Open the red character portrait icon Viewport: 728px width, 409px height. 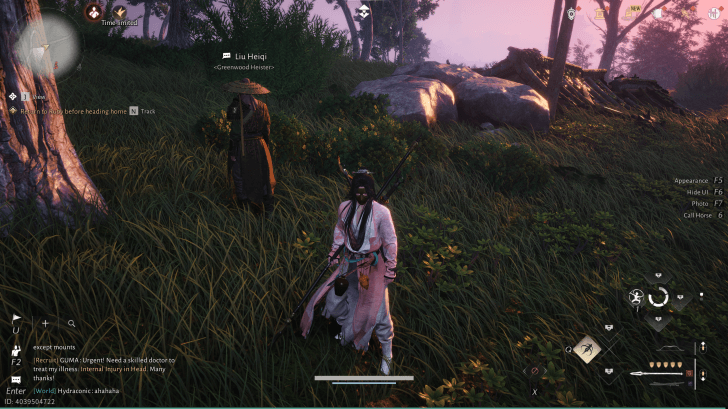pyautogui.click(x=94, y=13)
